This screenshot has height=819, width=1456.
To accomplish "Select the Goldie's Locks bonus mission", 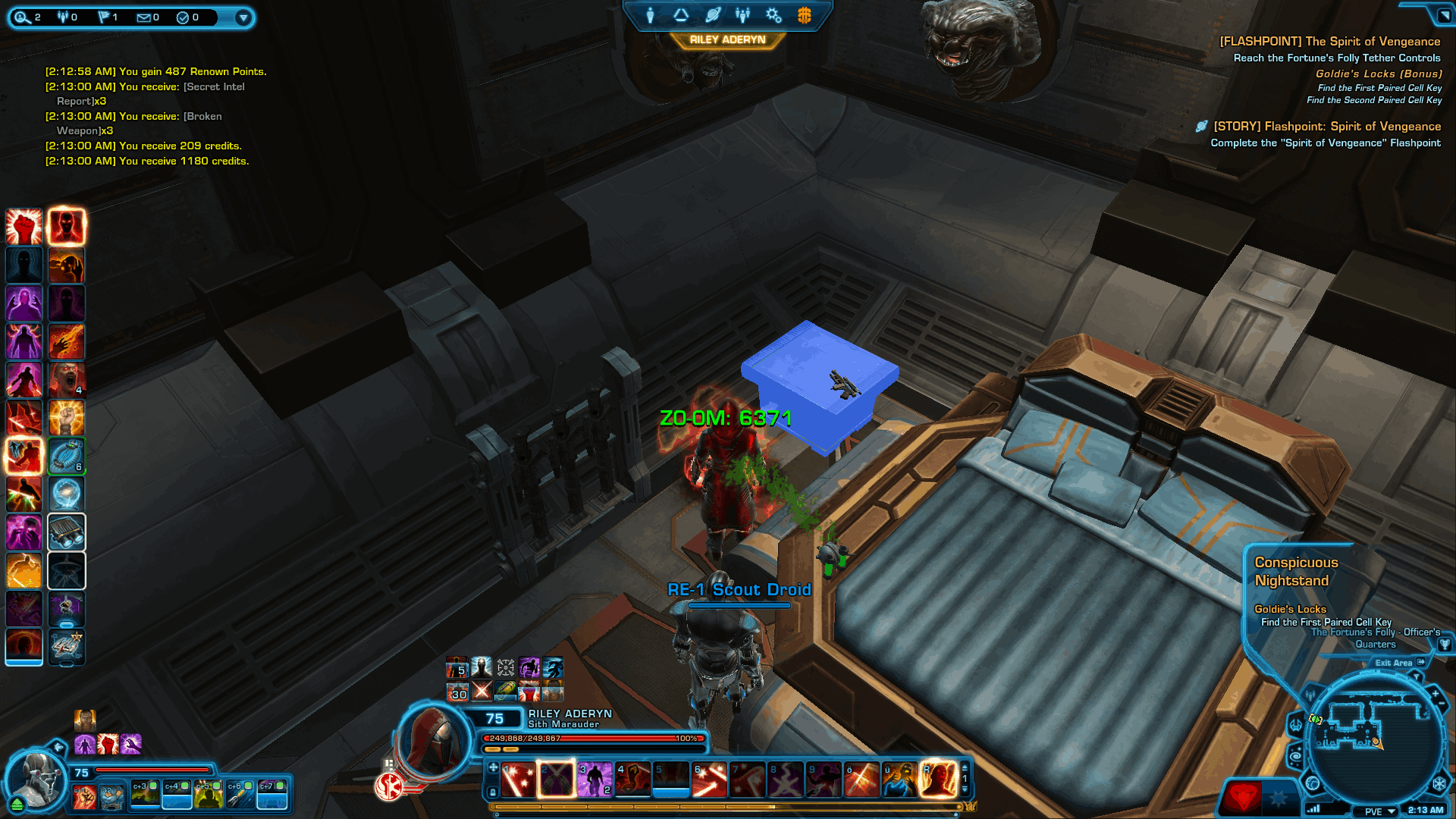I will click(1379, 74).
